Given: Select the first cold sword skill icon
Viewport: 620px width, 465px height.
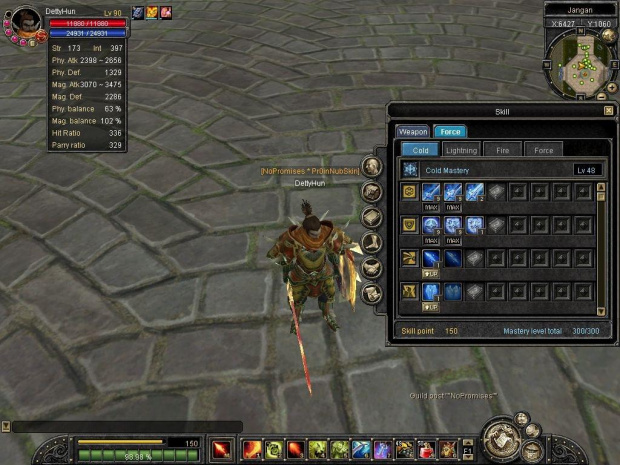Looking at the screenshot, I should (x=431, y=191).
